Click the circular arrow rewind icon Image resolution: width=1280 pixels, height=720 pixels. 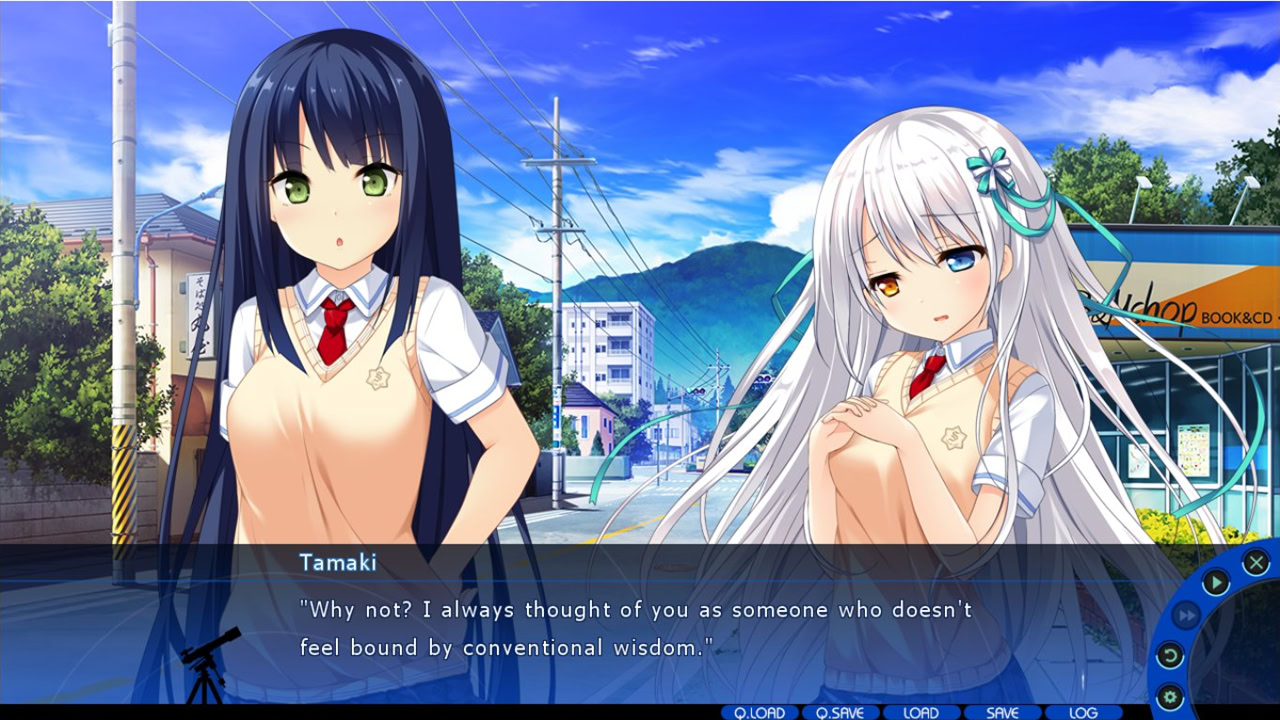point(1169,656)
